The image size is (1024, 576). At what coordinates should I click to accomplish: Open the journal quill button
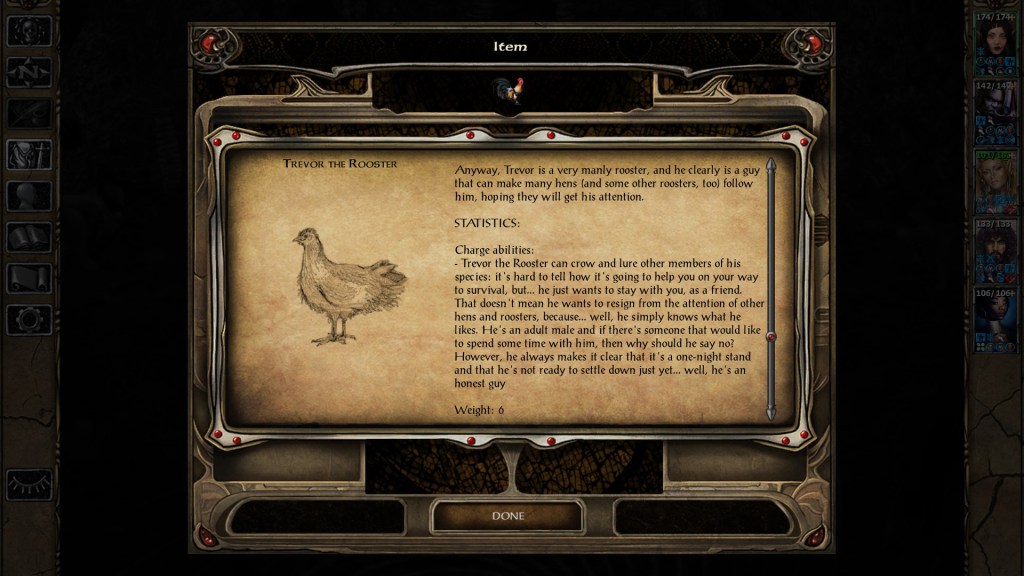29,113
